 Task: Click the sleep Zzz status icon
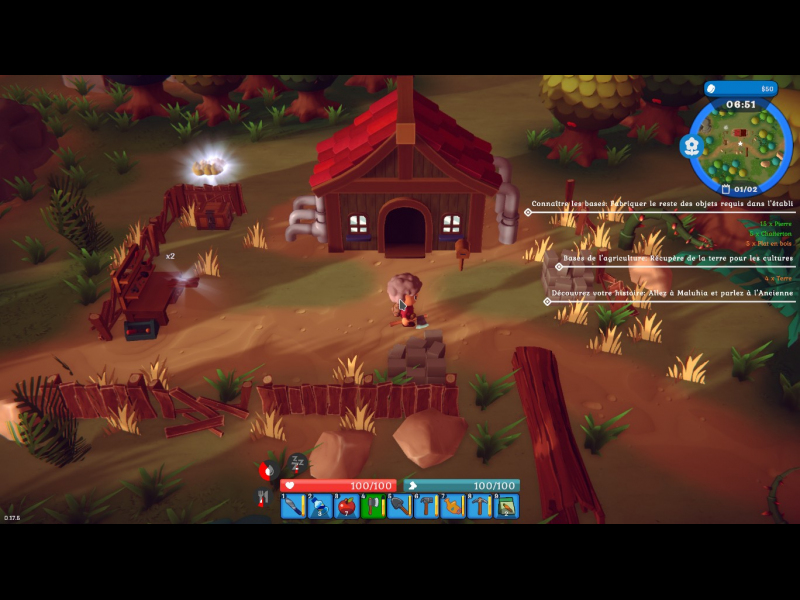pos(297,463)
